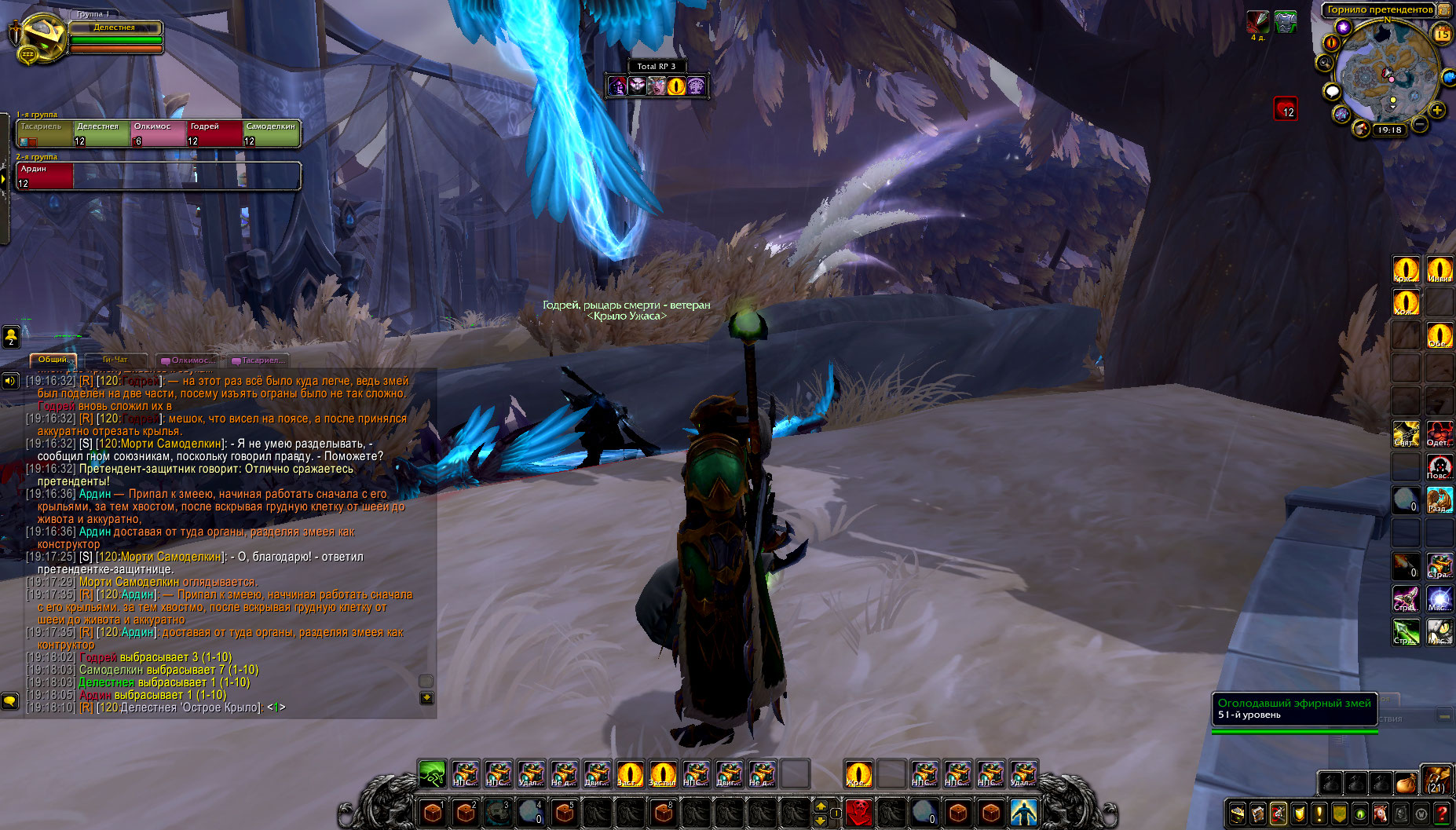Open the minimap tracking magnifier button
The height and width of the screenshot is (830, 1456).
(x=1326, y=63)
